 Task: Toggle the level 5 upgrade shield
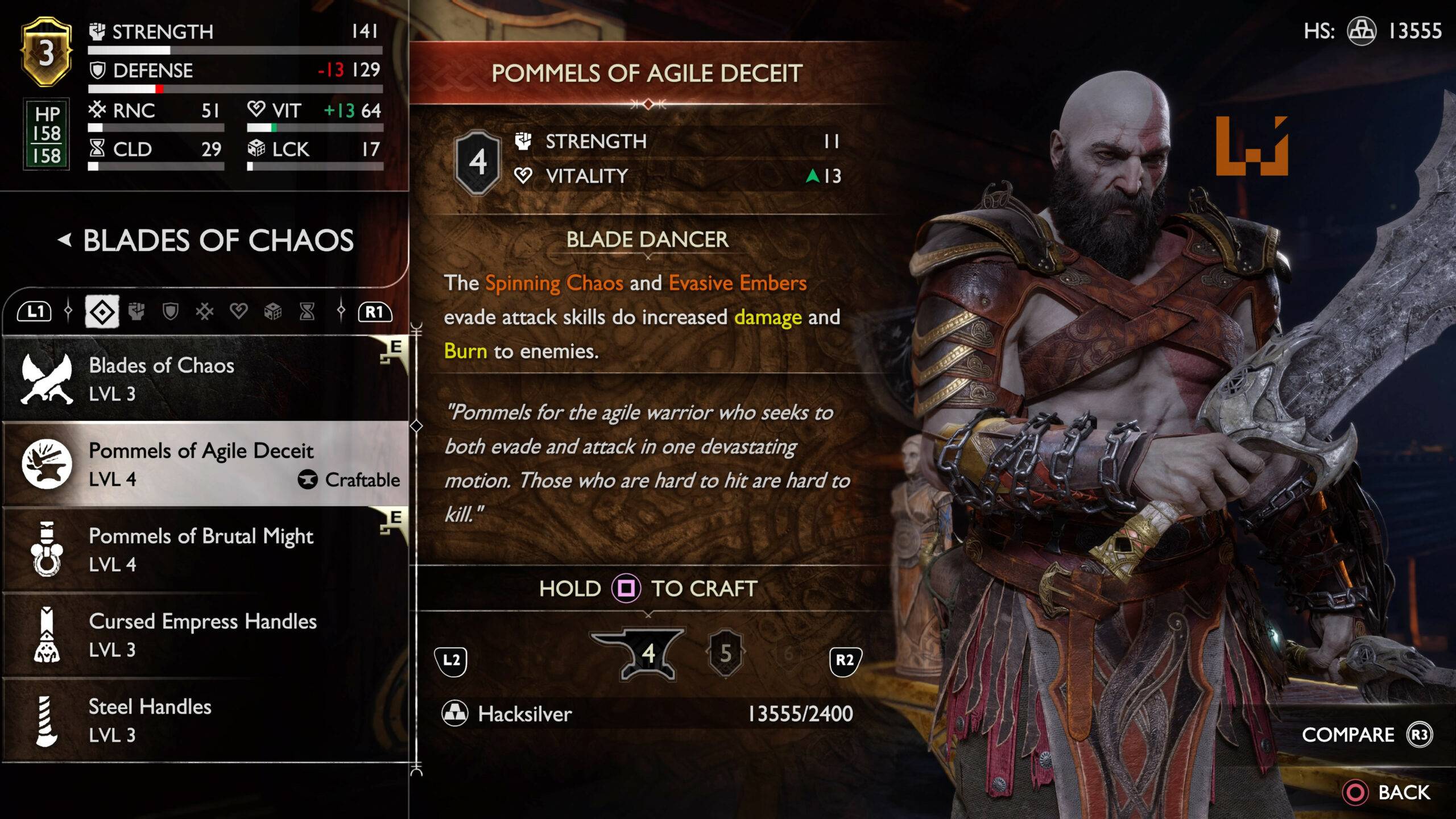726,653
